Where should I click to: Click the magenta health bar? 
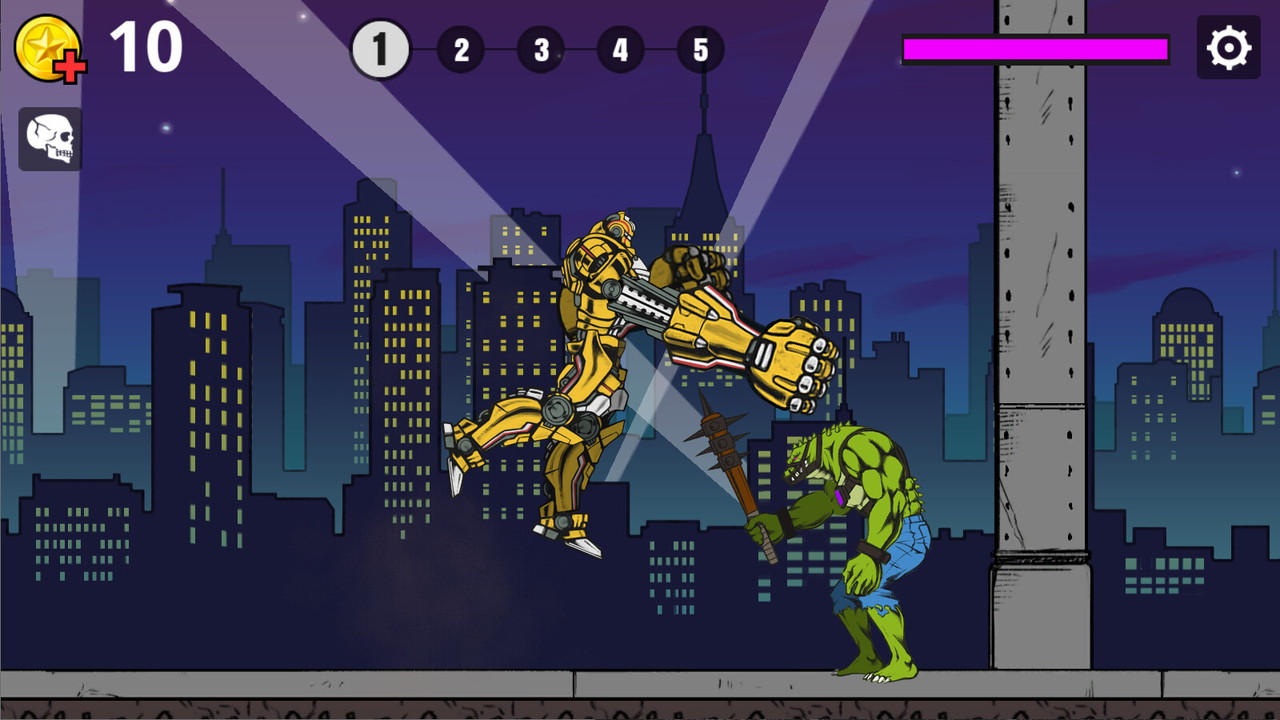pyautogui.click(x=1035, y=47)
